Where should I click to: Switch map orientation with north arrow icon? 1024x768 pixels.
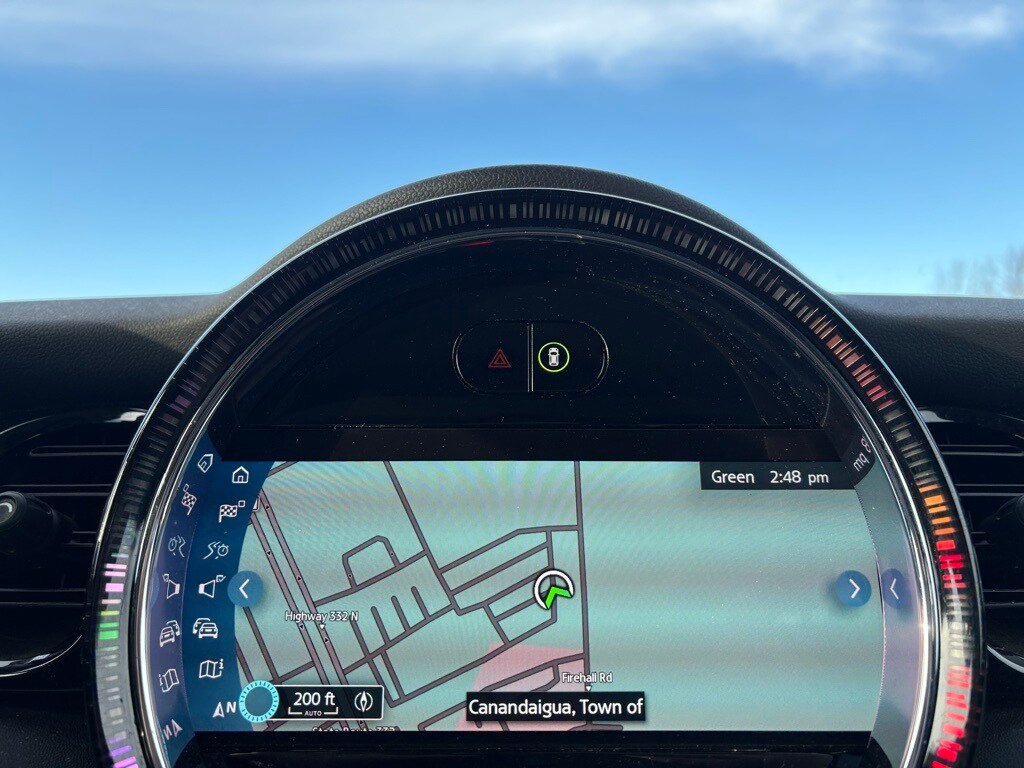tap(225, 709)
